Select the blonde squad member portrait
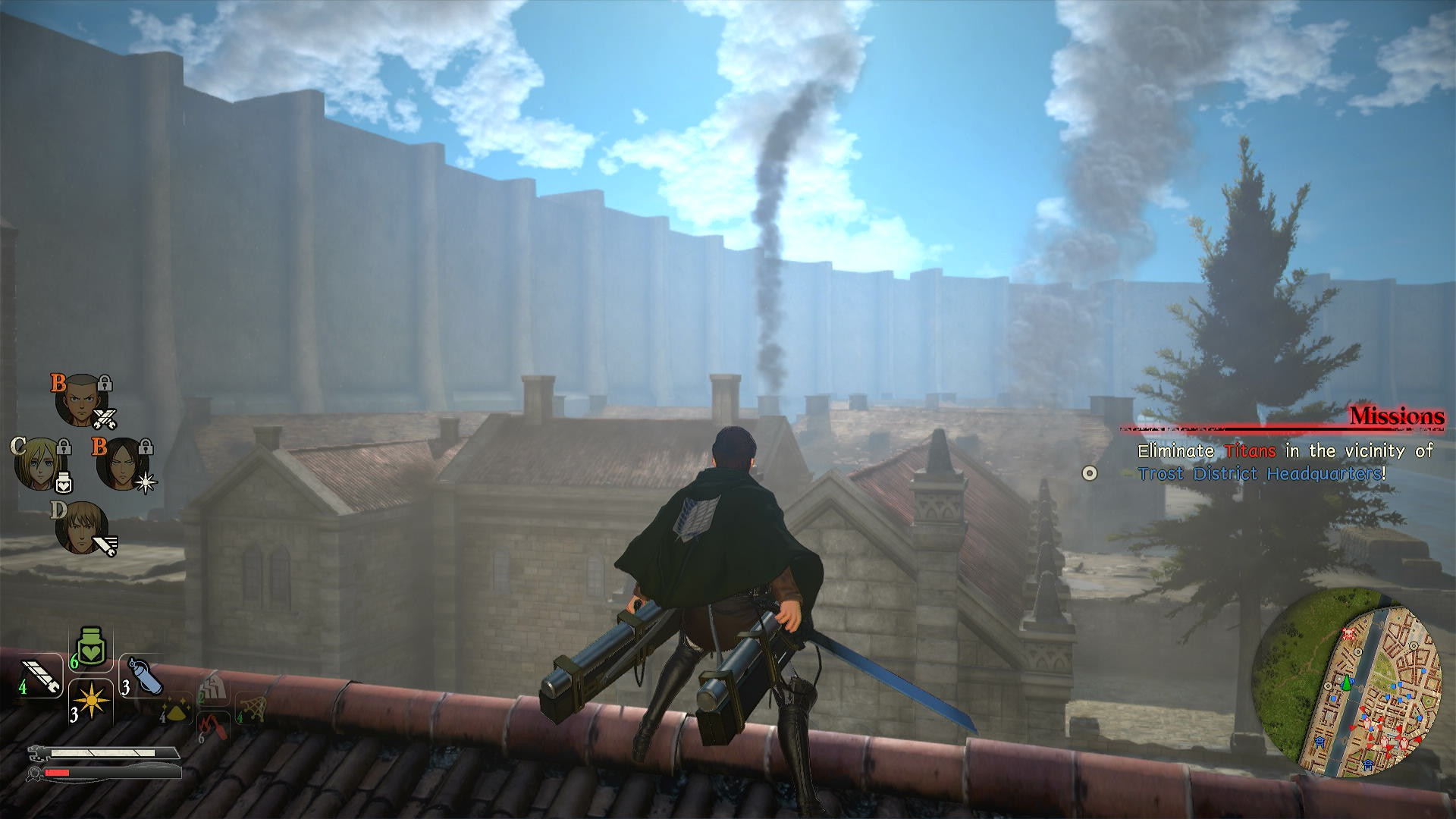1456x819 pixels. pos(37,462)
